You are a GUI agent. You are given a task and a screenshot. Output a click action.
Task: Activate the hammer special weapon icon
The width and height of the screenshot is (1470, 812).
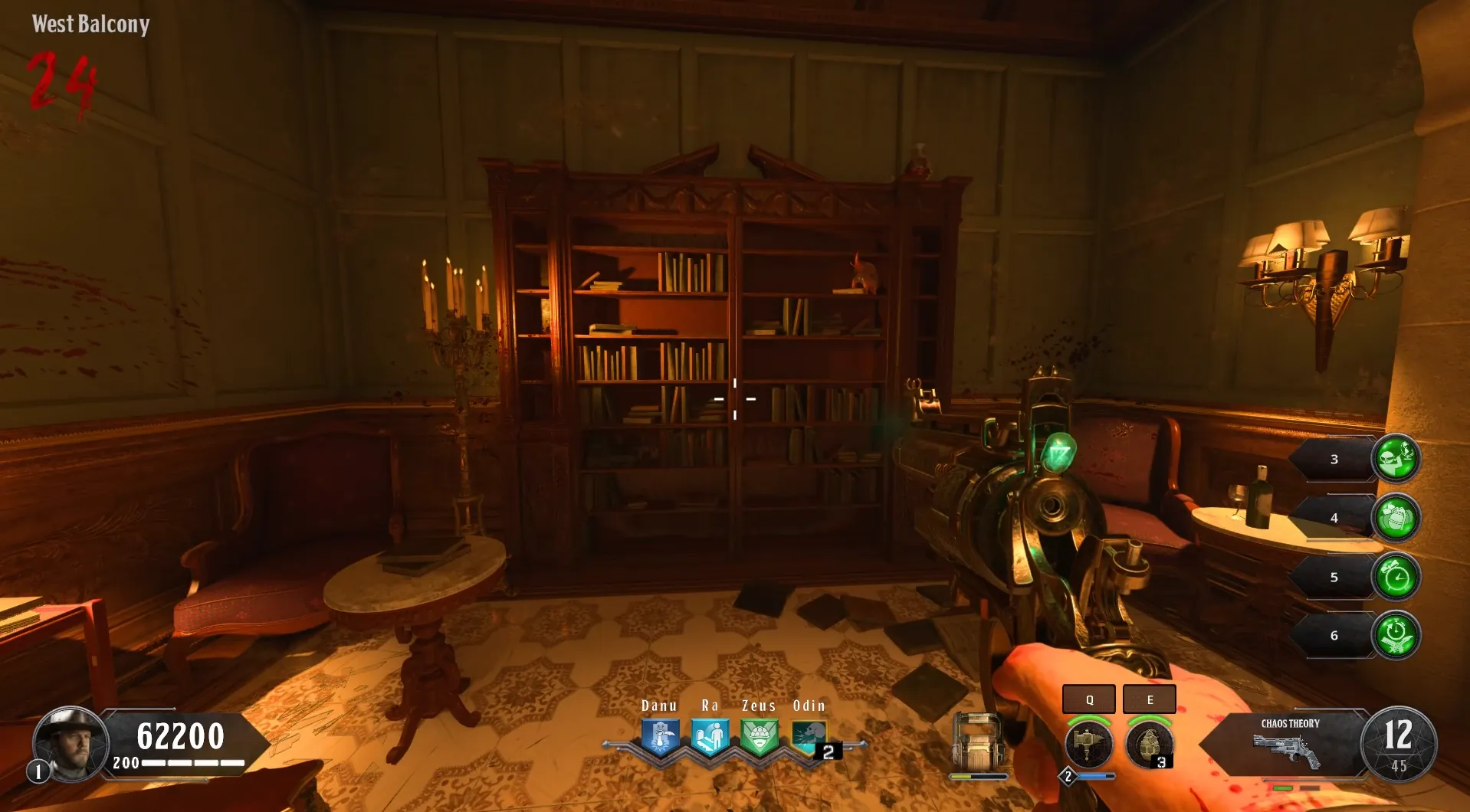1088,744
